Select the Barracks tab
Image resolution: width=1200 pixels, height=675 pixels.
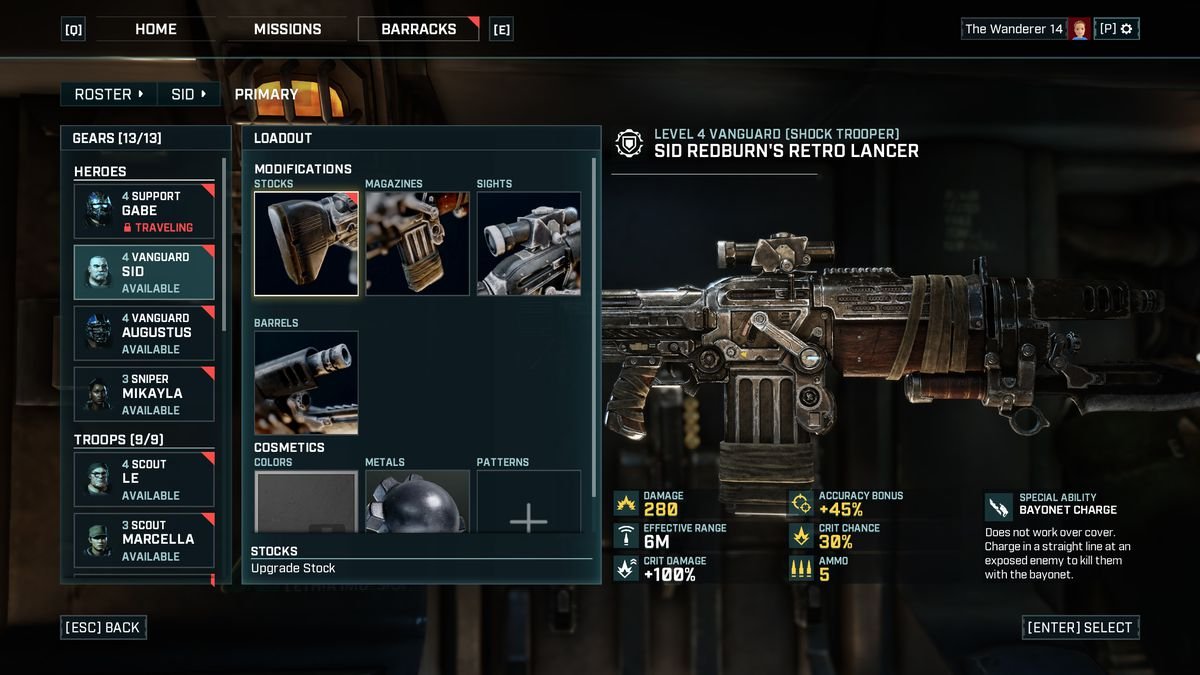419,29
